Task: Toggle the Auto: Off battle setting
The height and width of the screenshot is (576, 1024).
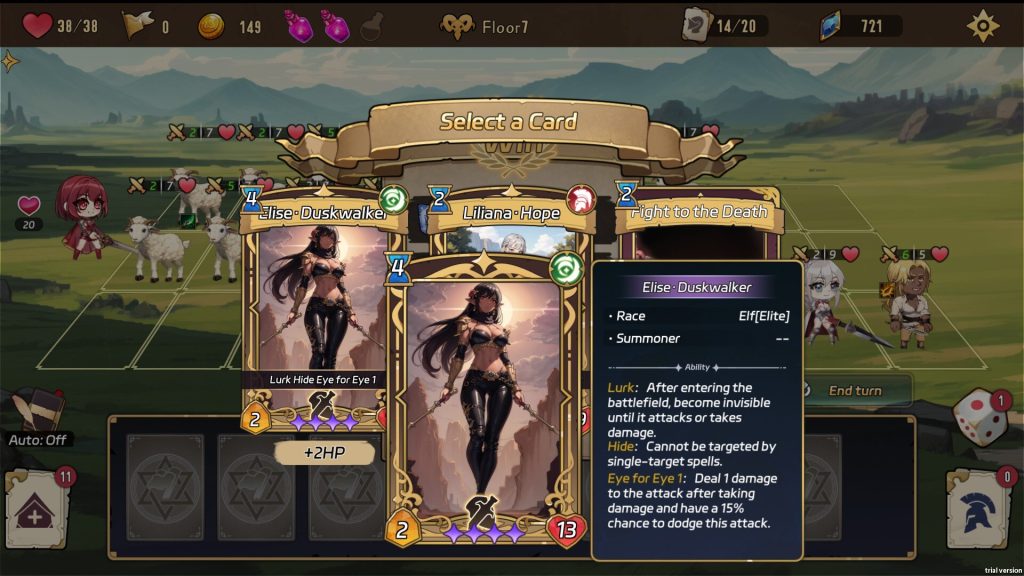Action: click(40, 439)
